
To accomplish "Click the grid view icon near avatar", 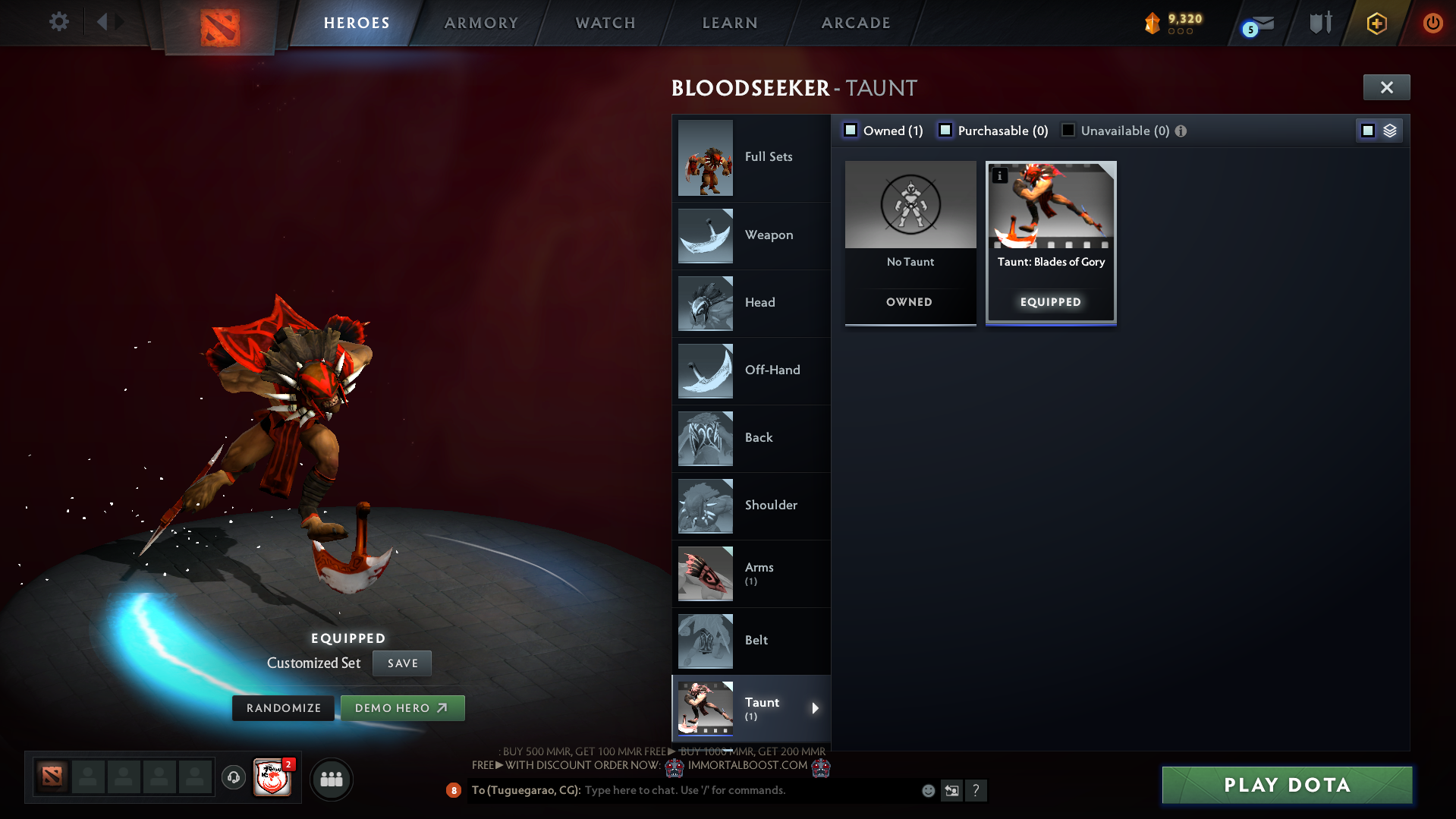I will pyautogui.click(x=331, y=779).
